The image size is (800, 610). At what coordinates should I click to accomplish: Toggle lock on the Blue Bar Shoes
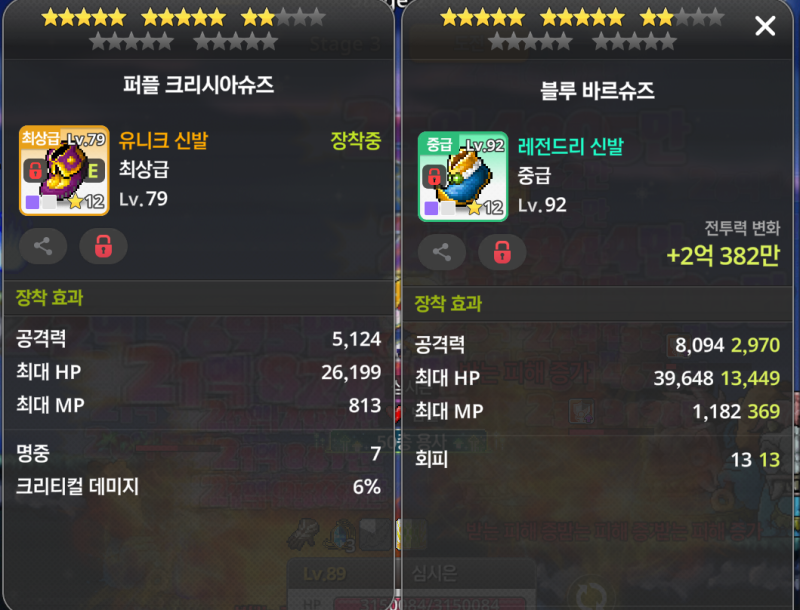click(x=502, y=252)
